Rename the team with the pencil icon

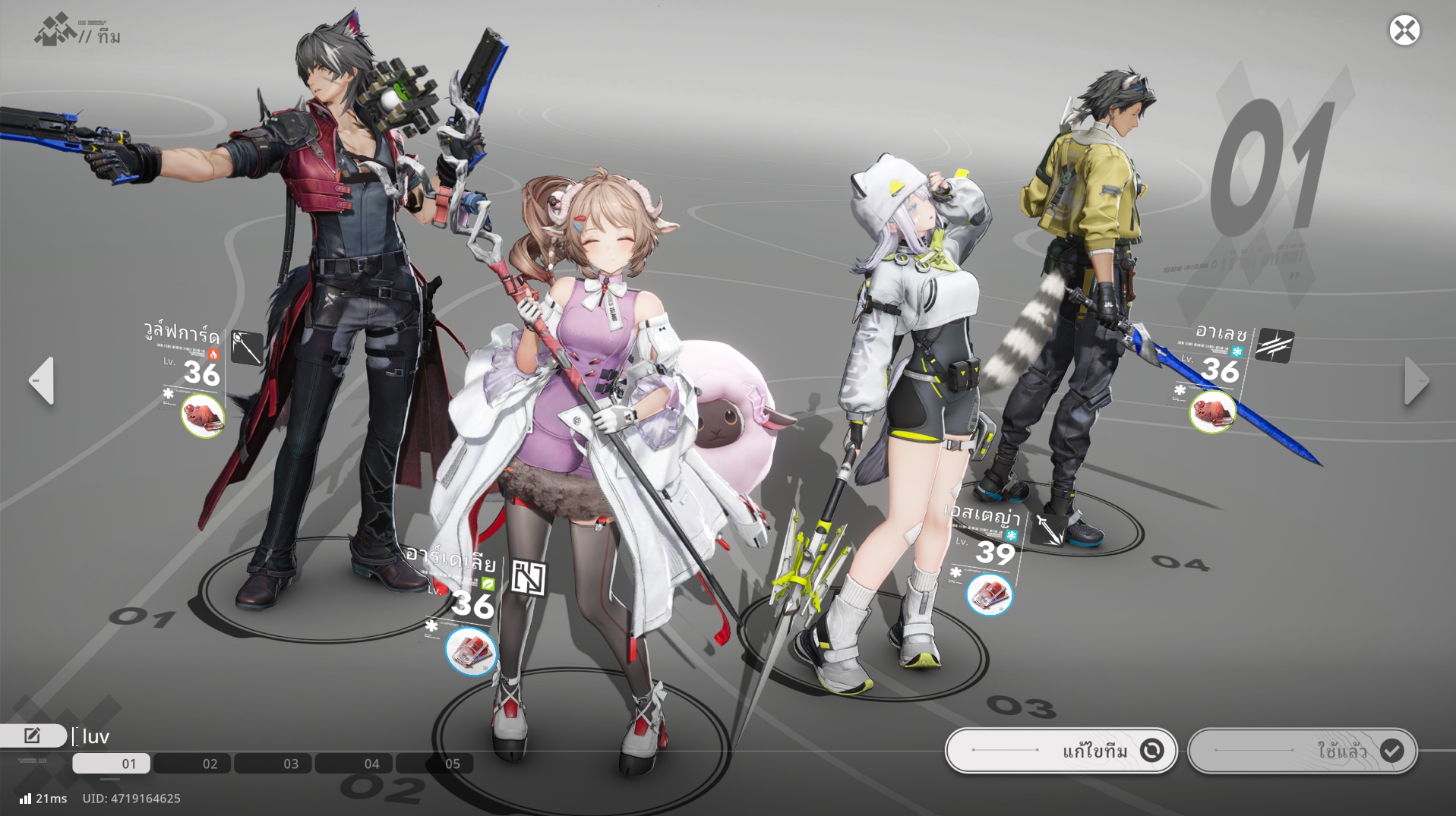33,735
